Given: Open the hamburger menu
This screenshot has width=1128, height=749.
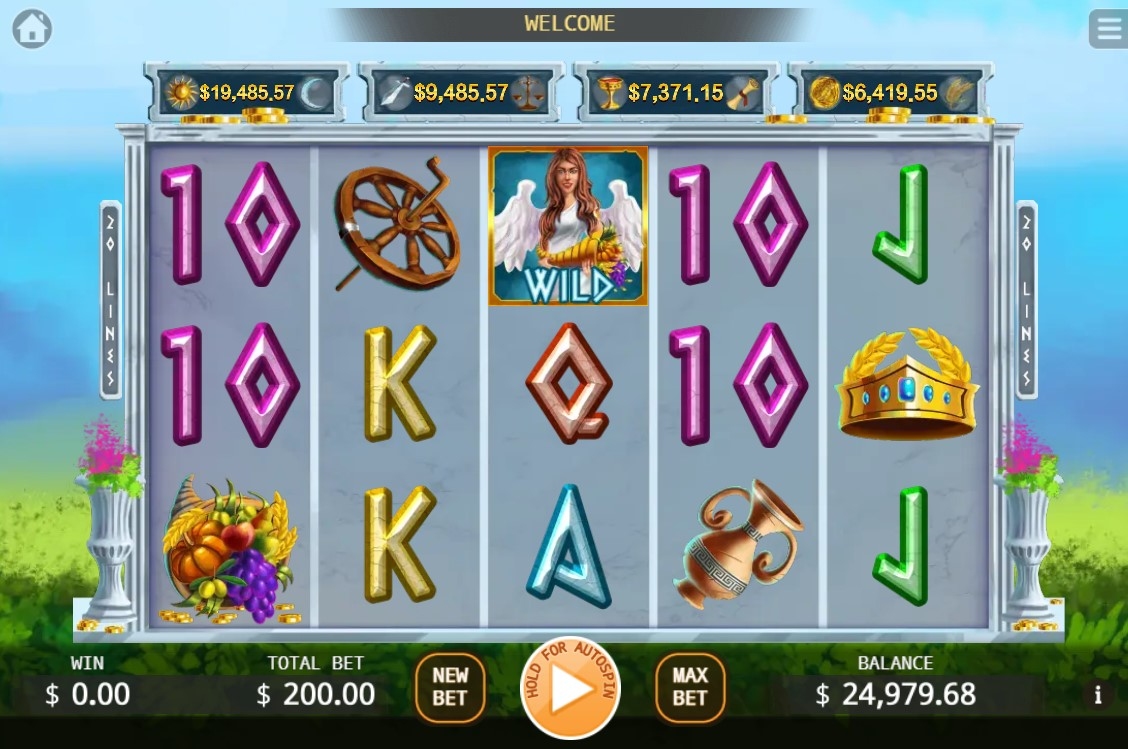Looking at the screenshot, I should tap(1106, 29).
